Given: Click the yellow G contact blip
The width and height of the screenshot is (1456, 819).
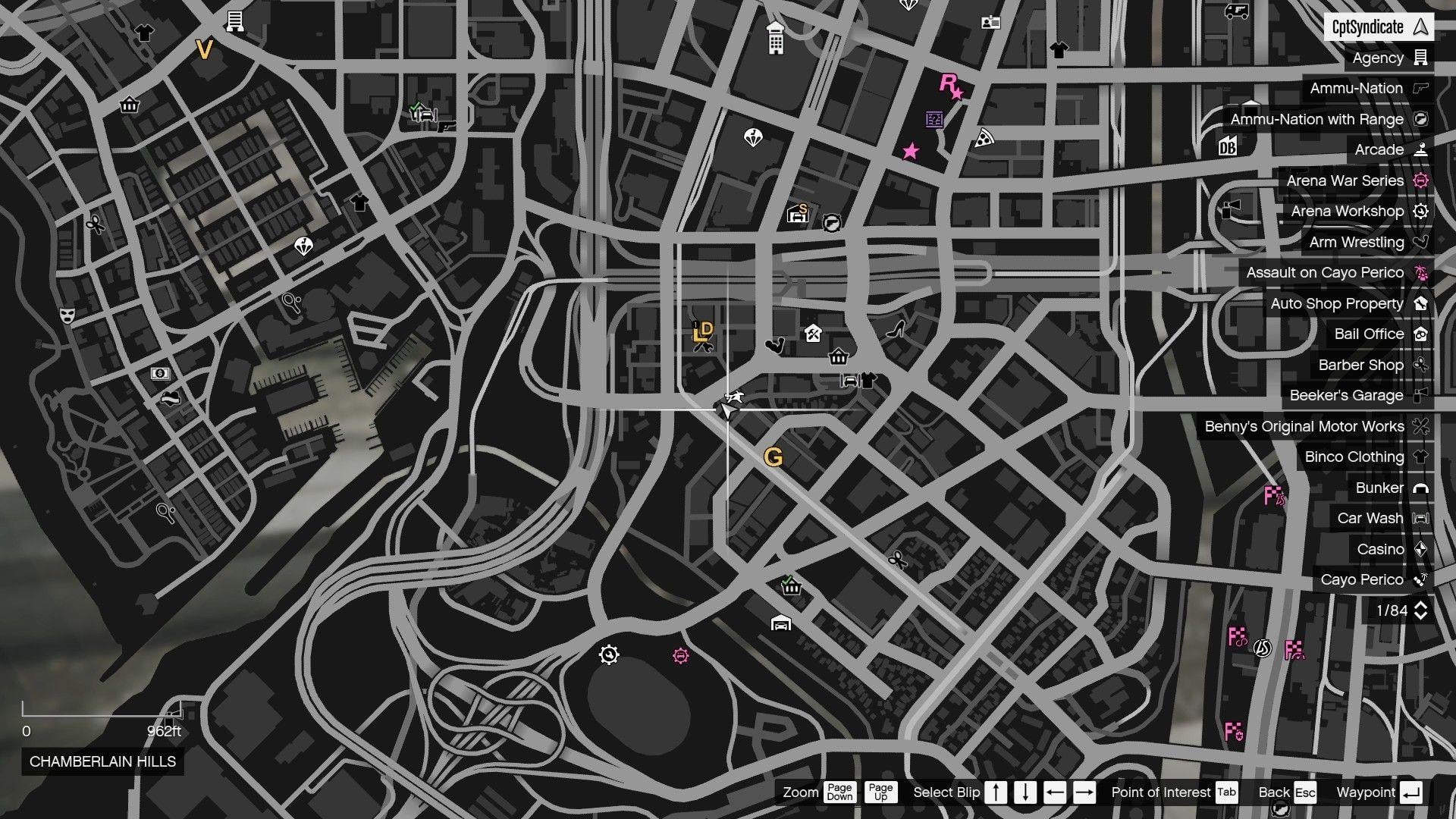Looking at the screenshot, I should pos(774,457).
